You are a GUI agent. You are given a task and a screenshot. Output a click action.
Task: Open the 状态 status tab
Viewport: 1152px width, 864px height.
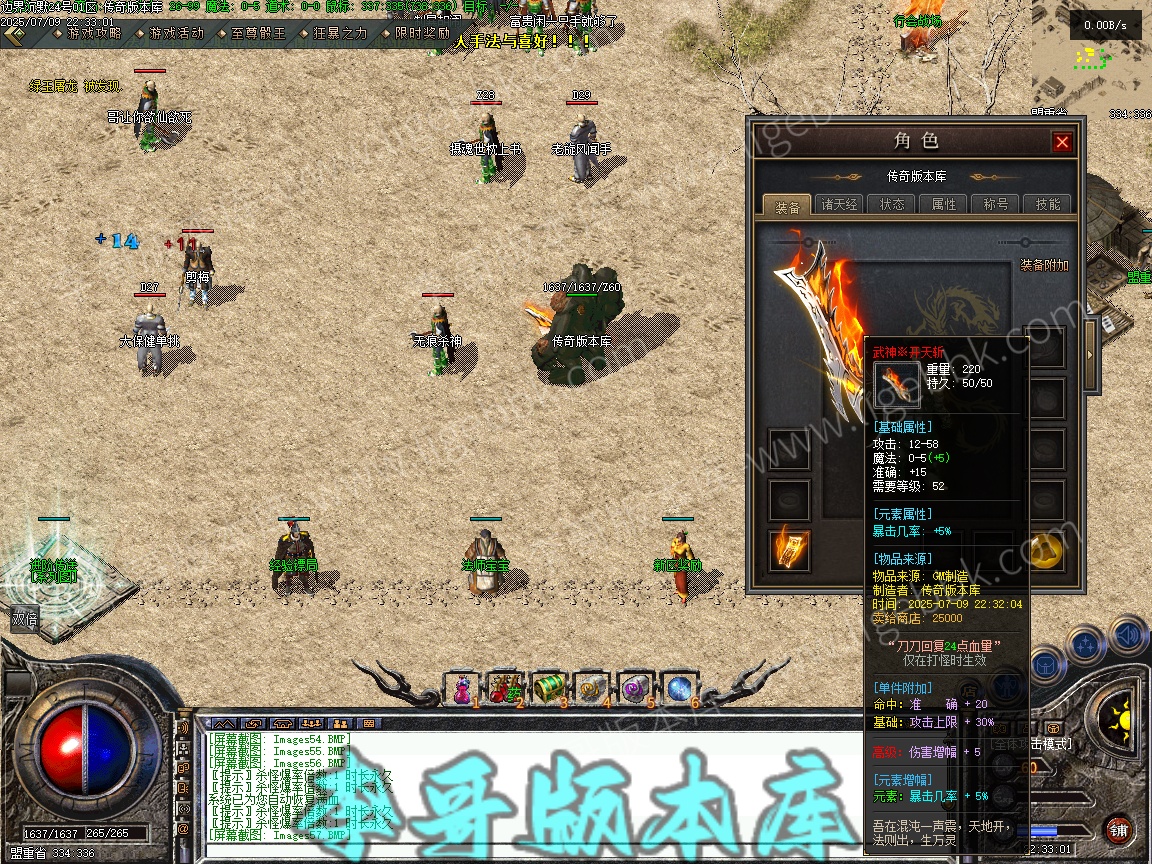pyautogui.click(x=892, y=204)
